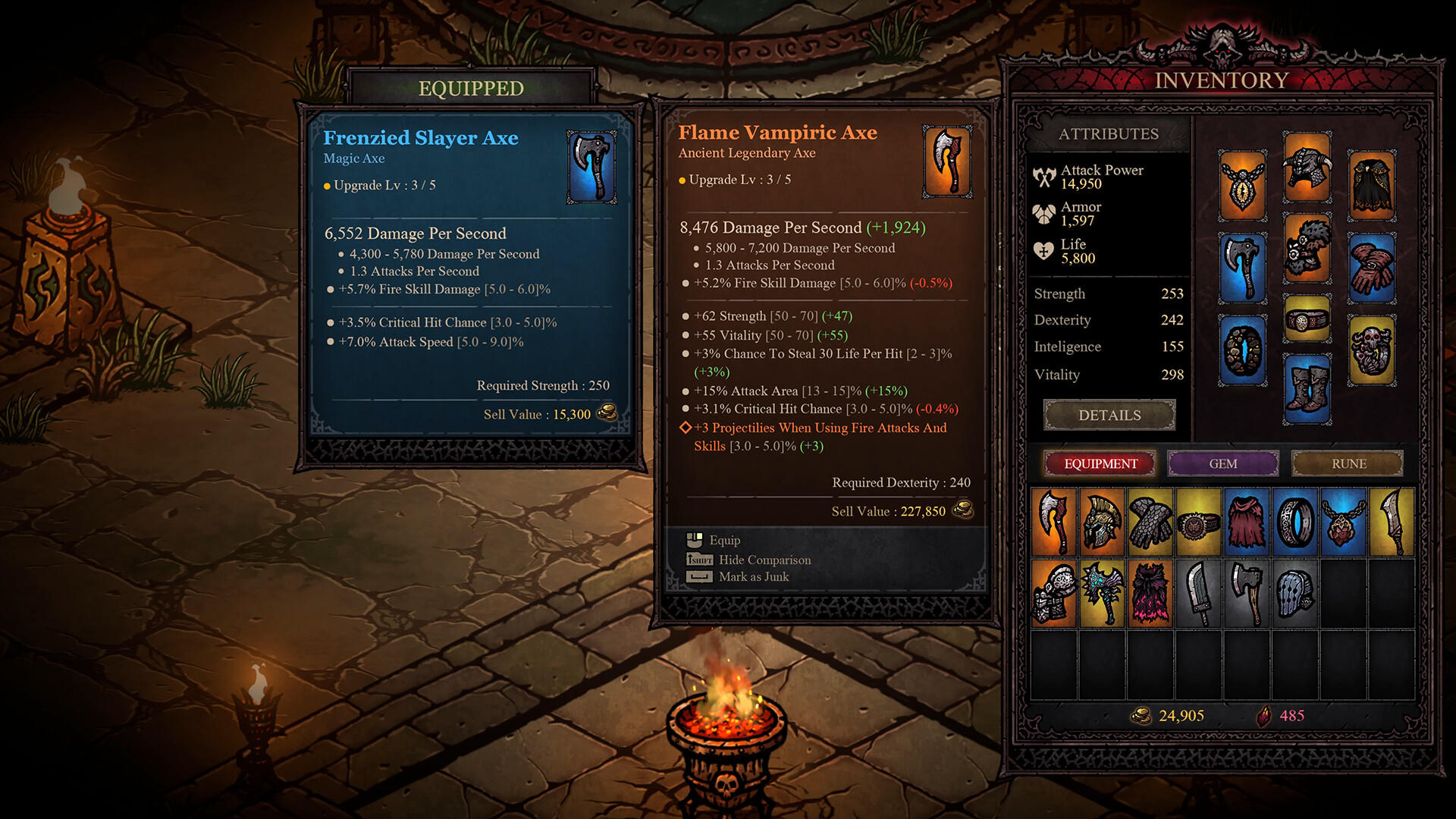Equip the Flame Vampiric Axe
Screen dimensions: 1456x819
(x=723, y=540)
